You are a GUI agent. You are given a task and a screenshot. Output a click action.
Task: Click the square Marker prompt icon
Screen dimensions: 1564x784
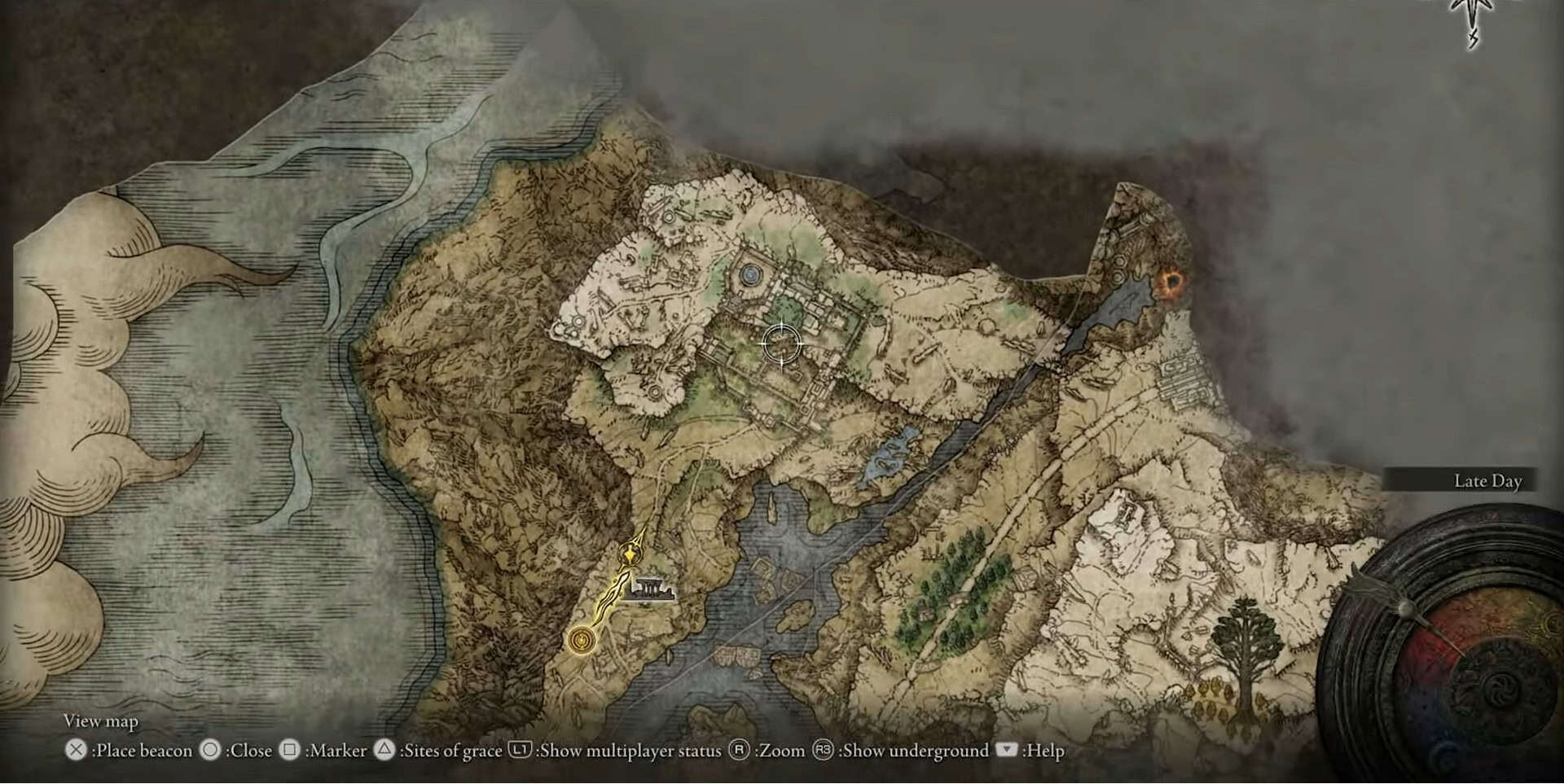(288, 750)
